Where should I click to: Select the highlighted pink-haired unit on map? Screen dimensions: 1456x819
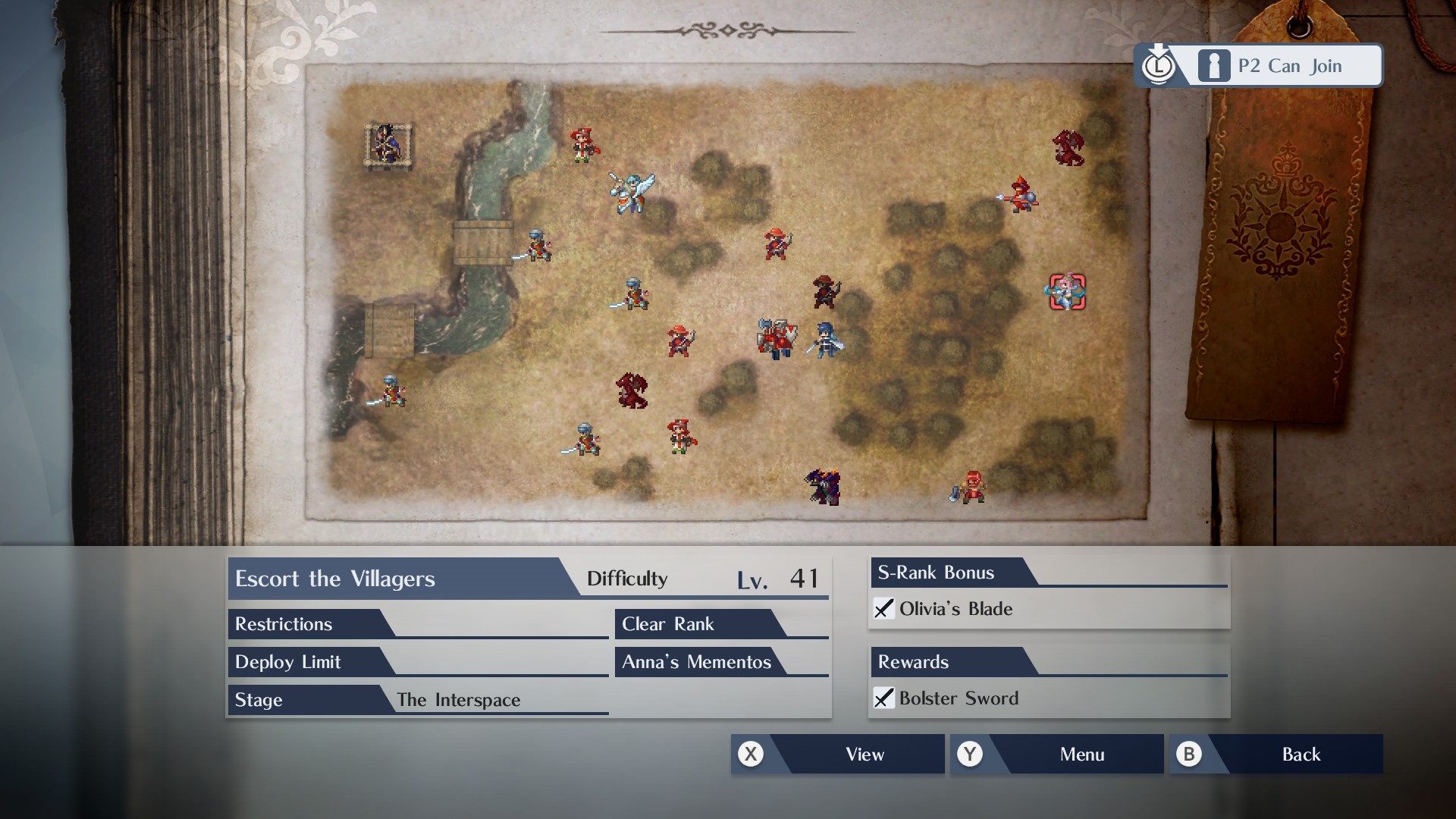[1067, 292]
